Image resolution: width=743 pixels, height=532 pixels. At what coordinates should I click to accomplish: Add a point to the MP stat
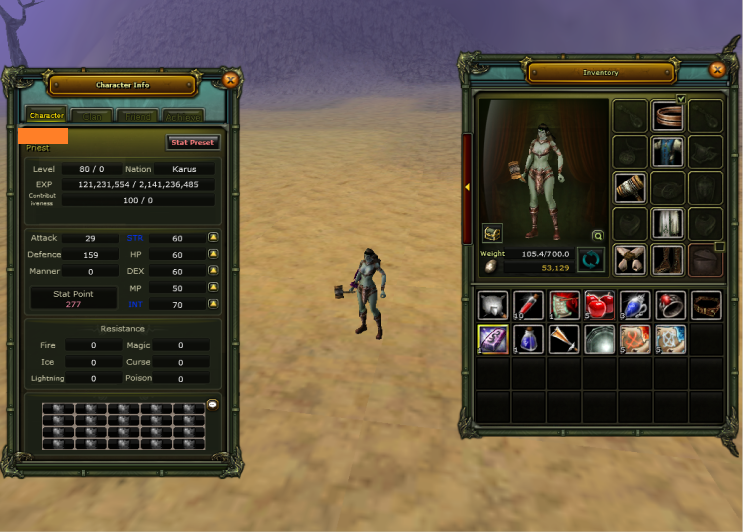tap(213, 287)
